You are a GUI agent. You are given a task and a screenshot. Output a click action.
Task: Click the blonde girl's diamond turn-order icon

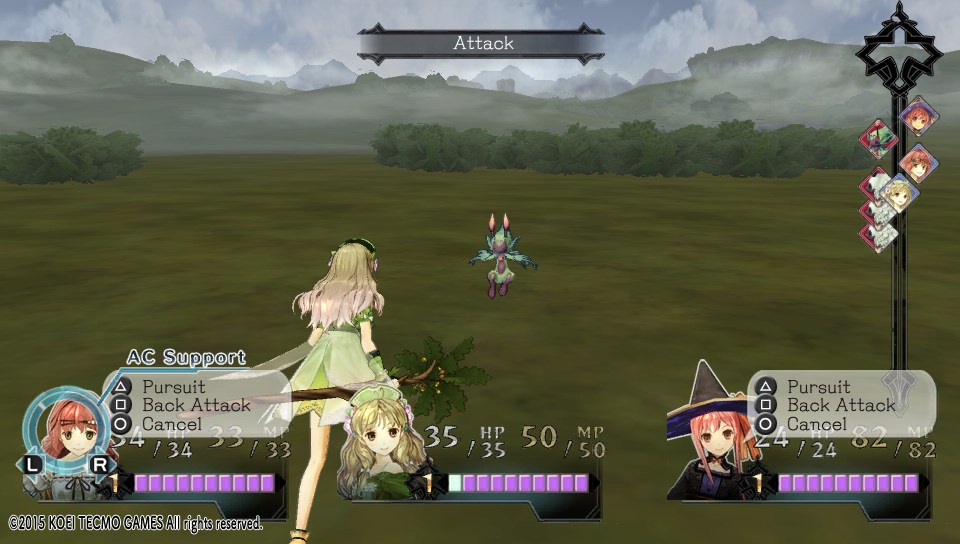click(899, 194)
